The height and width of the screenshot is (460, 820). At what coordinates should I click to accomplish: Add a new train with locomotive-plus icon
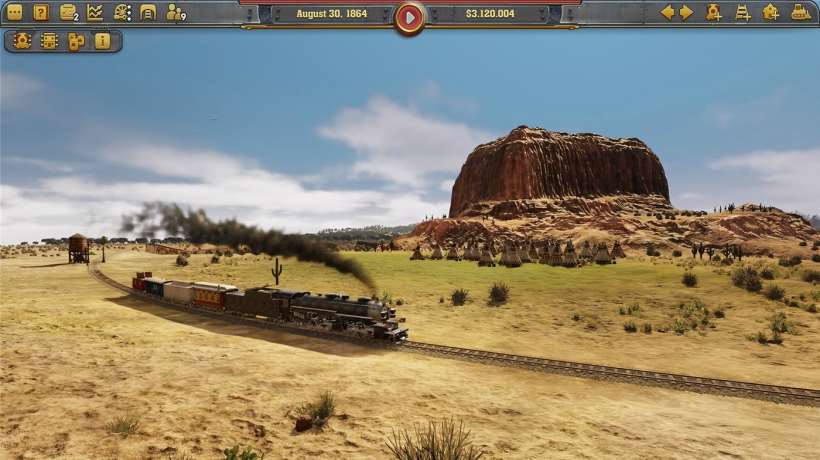(x=714, y=12)
